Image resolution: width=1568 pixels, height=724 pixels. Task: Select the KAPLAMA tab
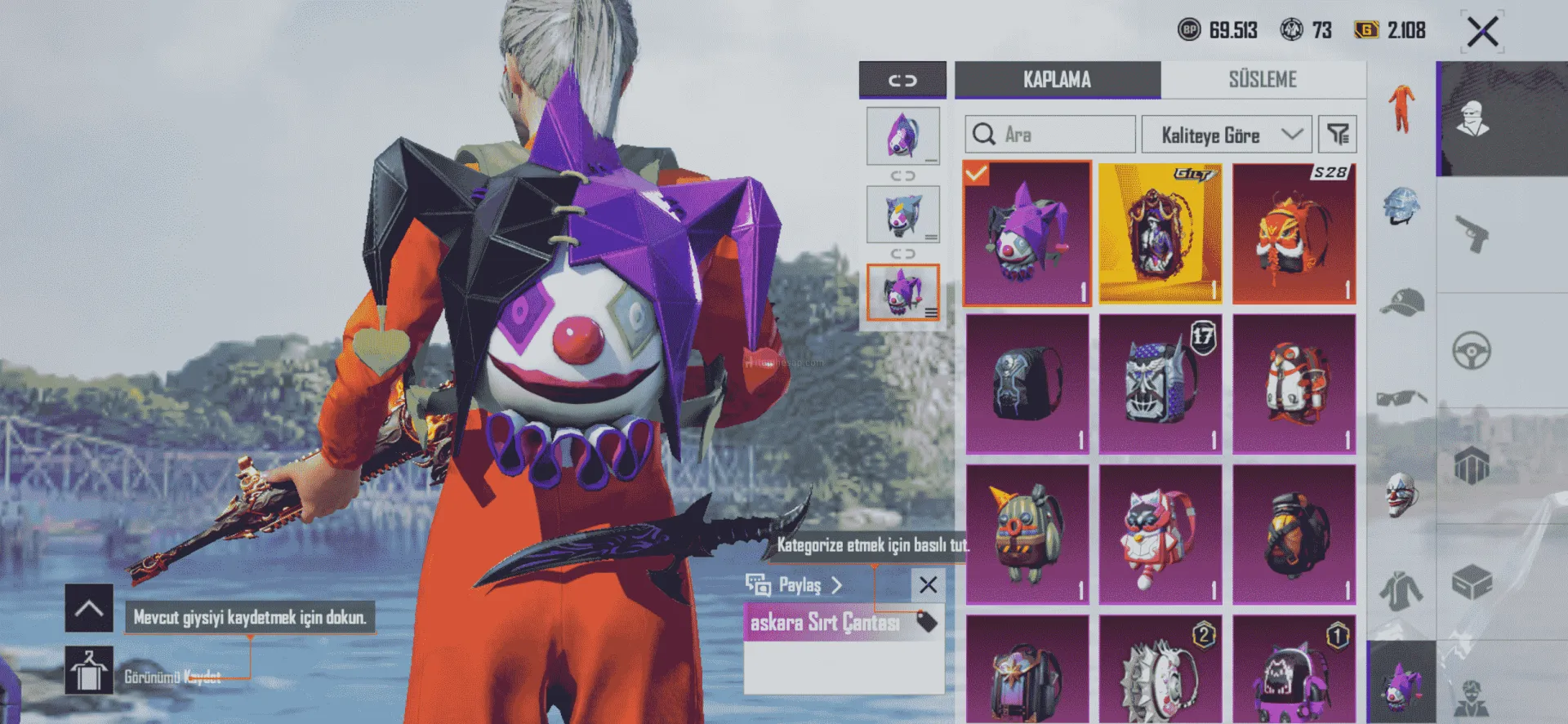1057,80
